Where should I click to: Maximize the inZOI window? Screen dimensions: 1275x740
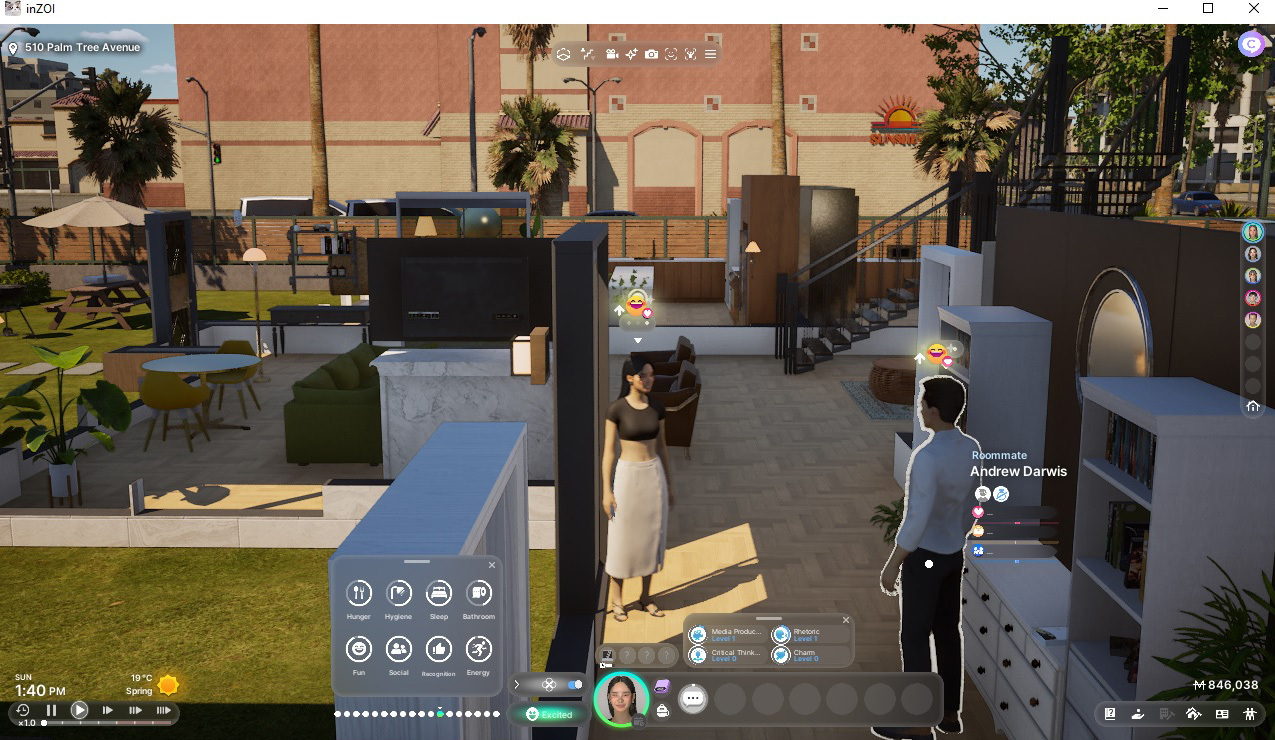coord(1208,9)
